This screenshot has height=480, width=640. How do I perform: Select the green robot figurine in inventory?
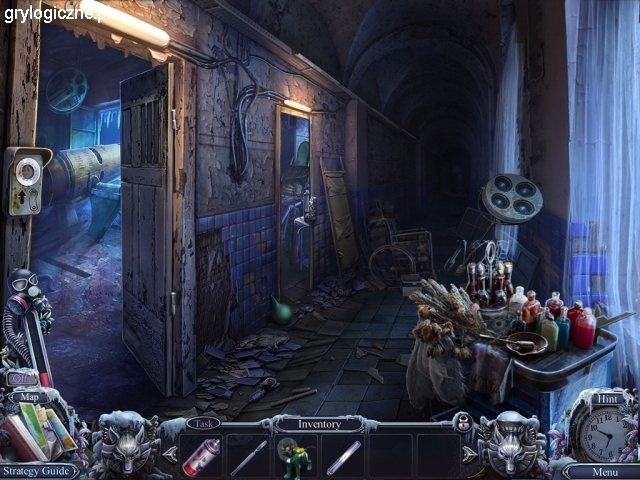tap(295, 457)
